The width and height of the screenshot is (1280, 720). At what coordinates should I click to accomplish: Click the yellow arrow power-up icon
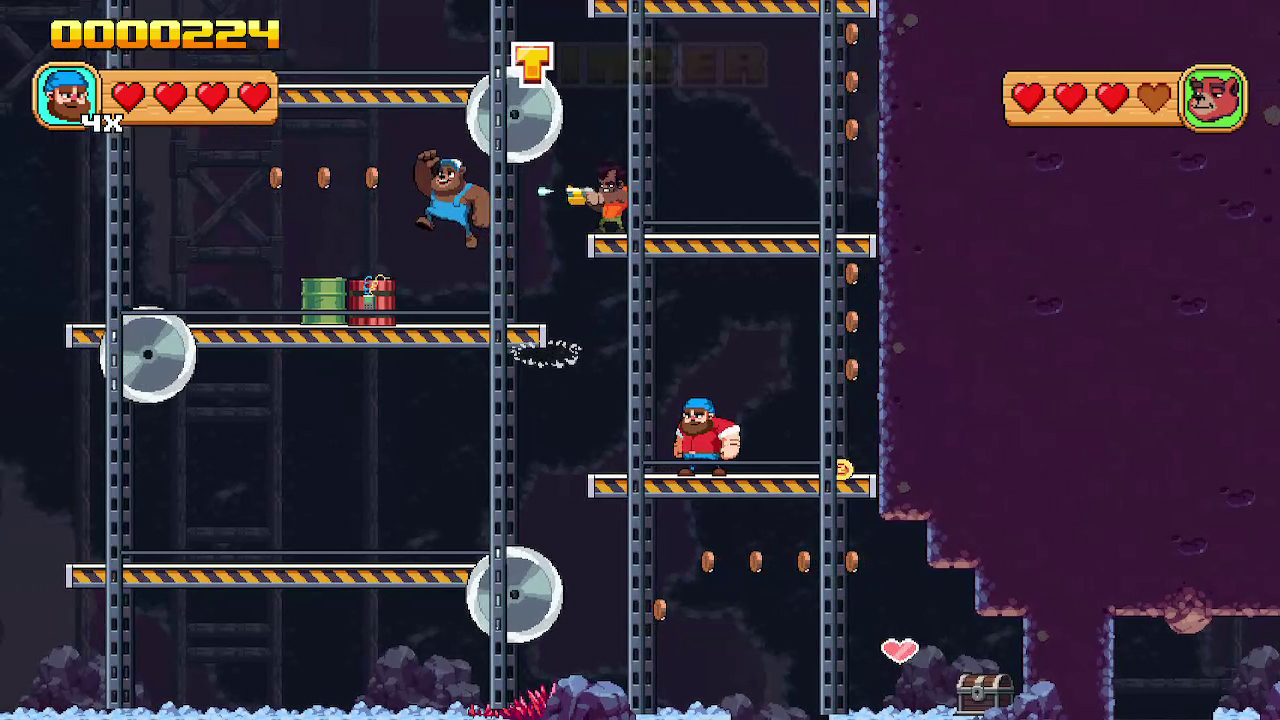point(530,62)
